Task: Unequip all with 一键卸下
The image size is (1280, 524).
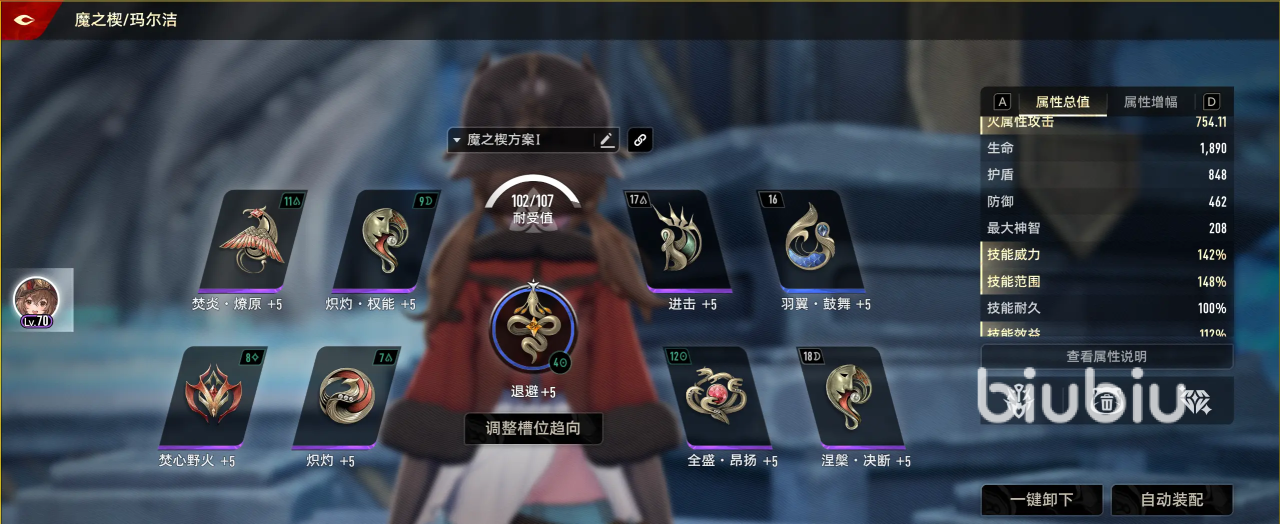Action: (x=1041, y=499)
